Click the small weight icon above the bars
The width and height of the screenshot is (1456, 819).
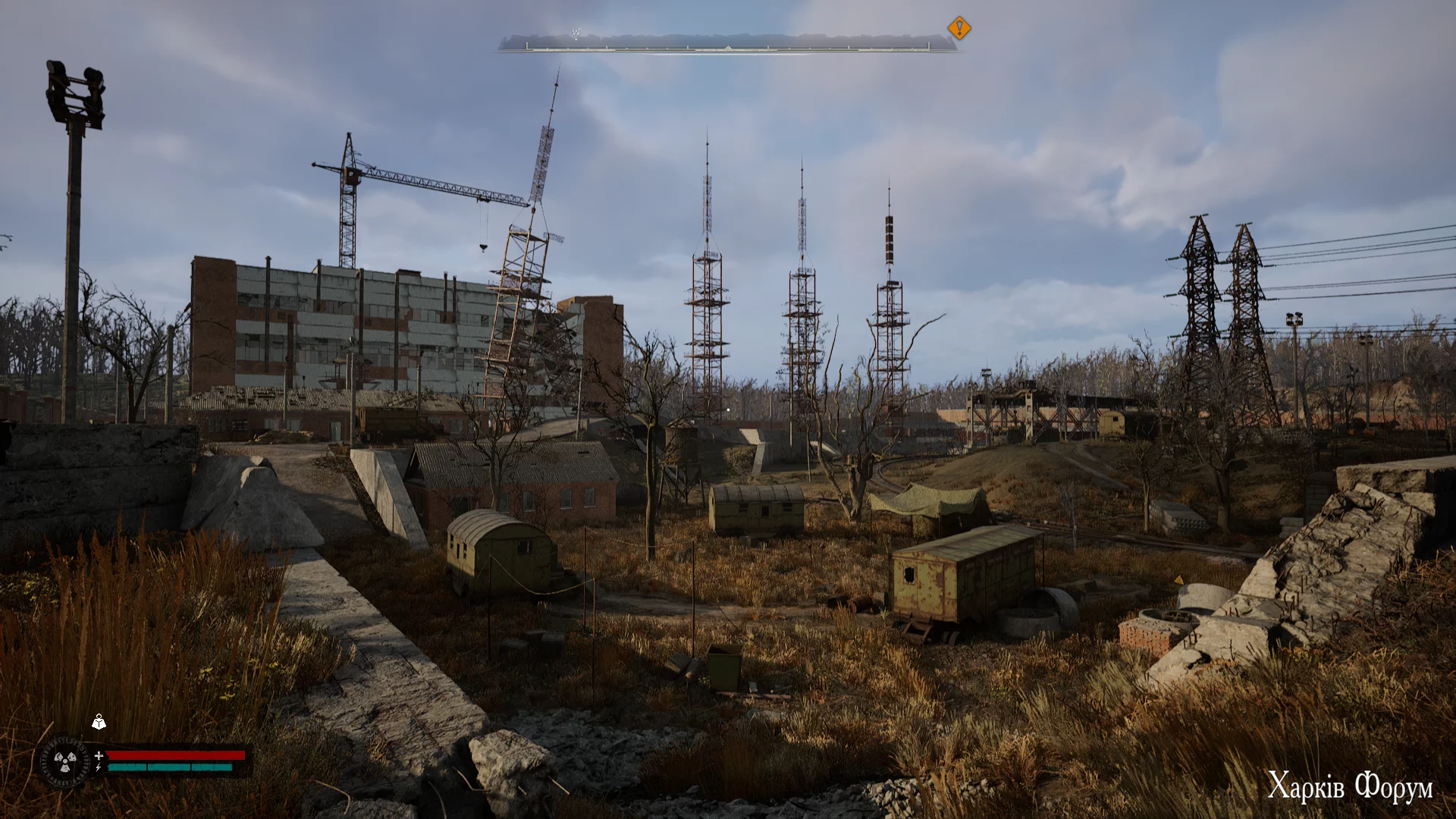[x=99, y=723]
